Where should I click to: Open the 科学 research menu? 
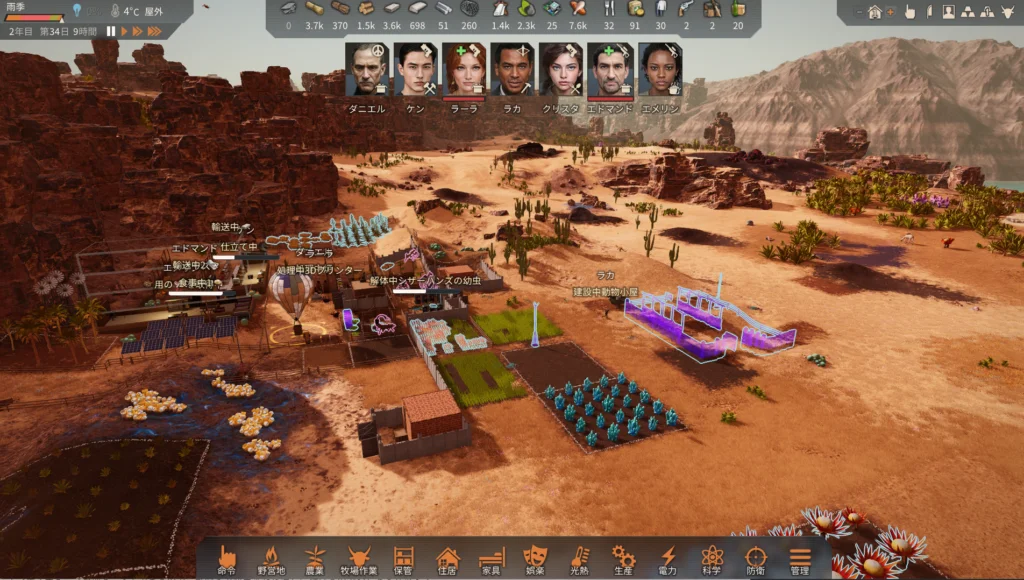(x=712, y=559)
